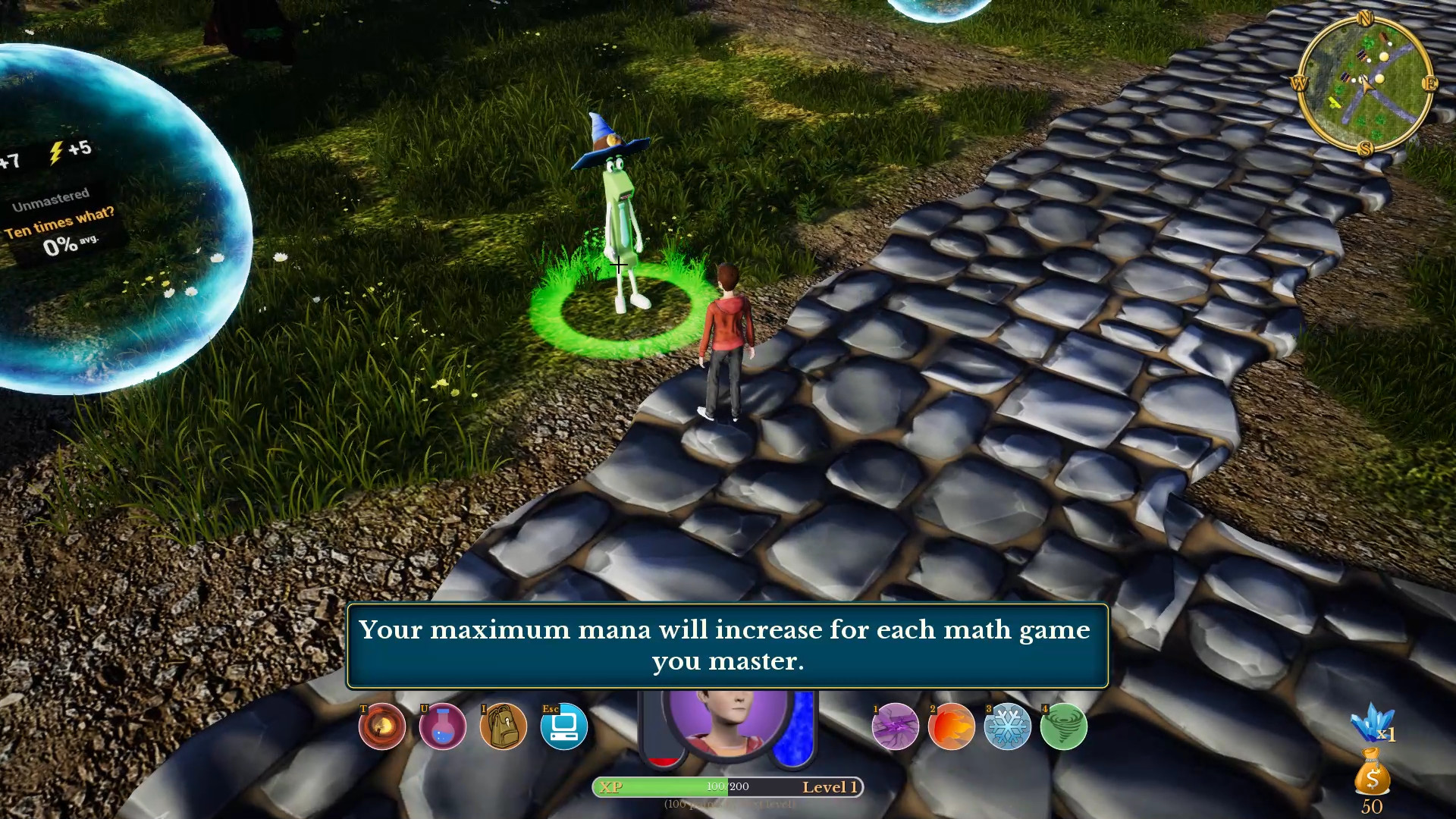Open the backpack inventory icon labeled I
The height and width of the screenshot is (819, 1456).
click(504, 726)
